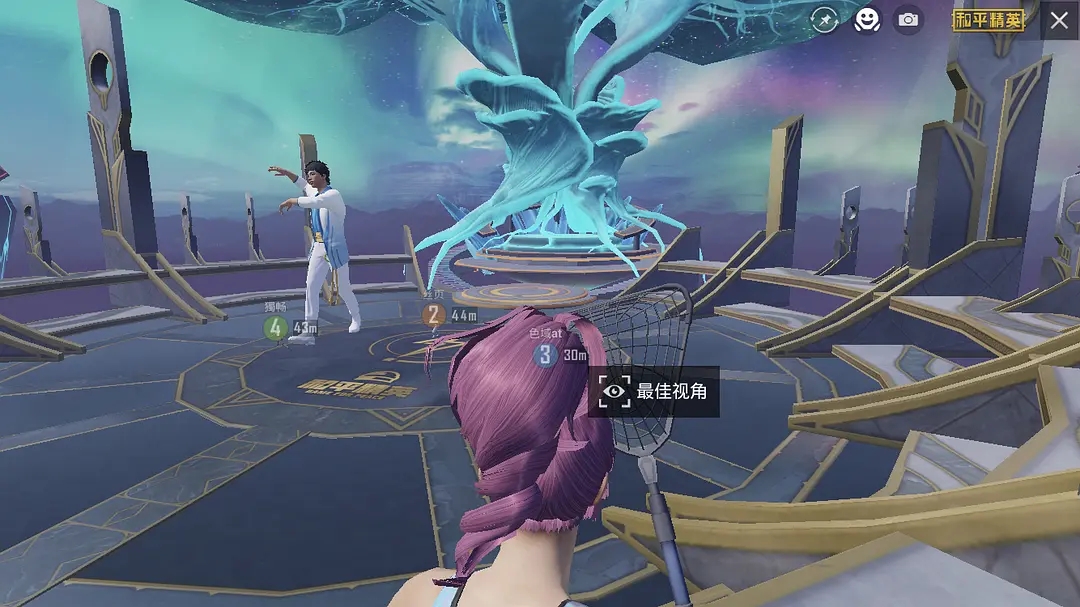Open the smiley emote menu
The width and height of the screenshot is (1080, 607).
[x=866, y=20]
